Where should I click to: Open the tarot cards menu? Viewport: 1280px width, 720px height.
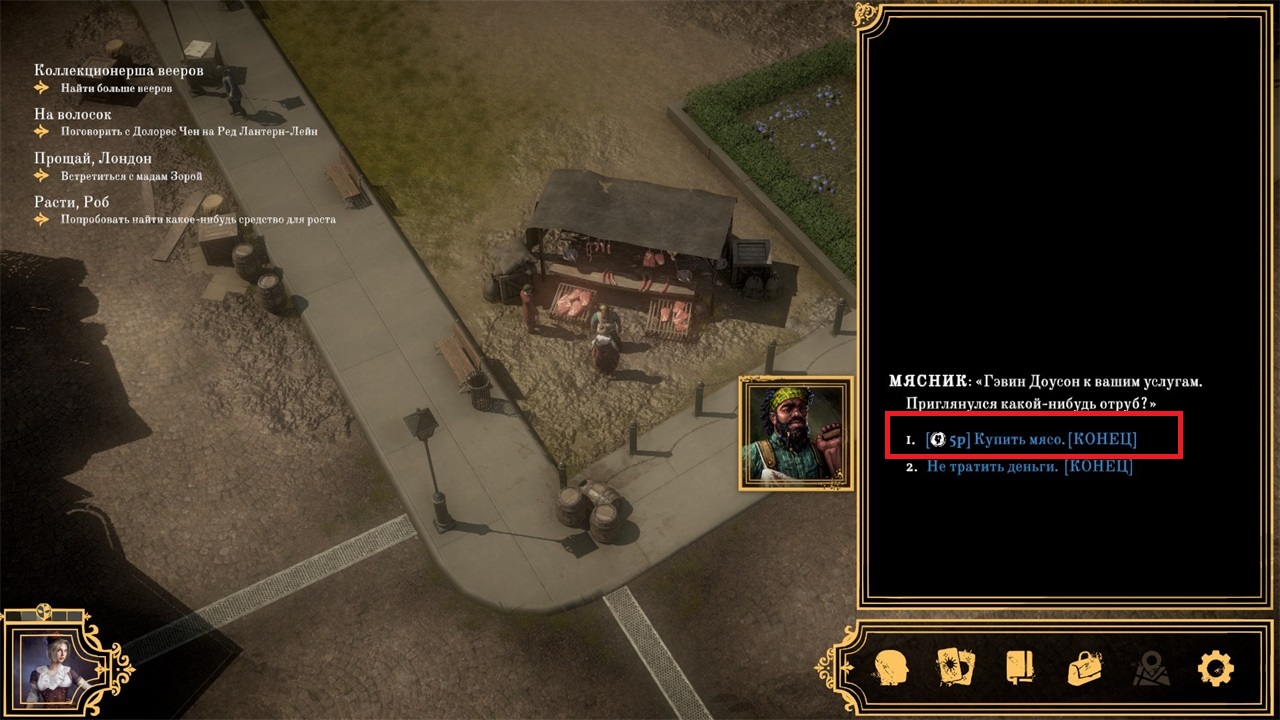click(954, 667)
